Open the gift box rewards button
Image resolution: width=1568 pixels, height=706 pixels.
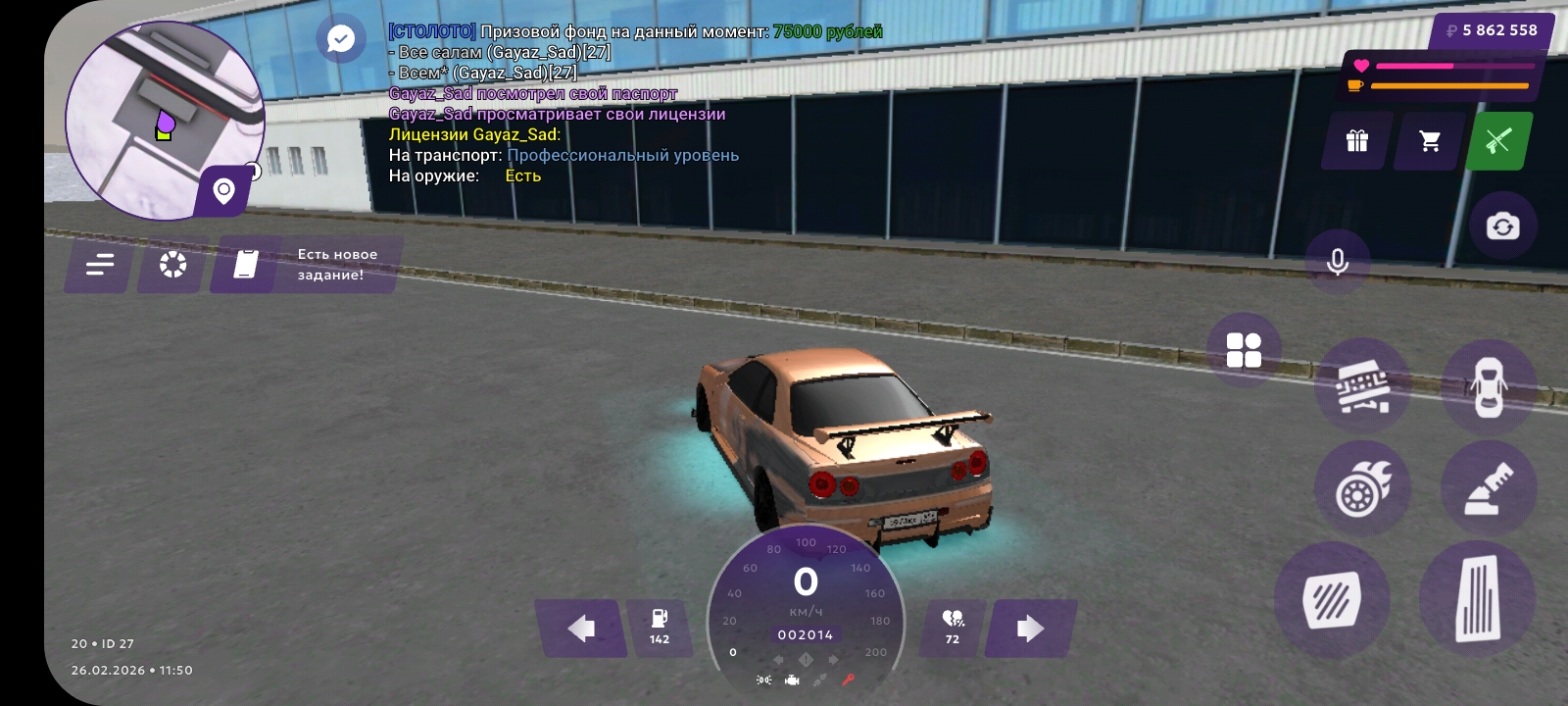[x=1357, y=141]
